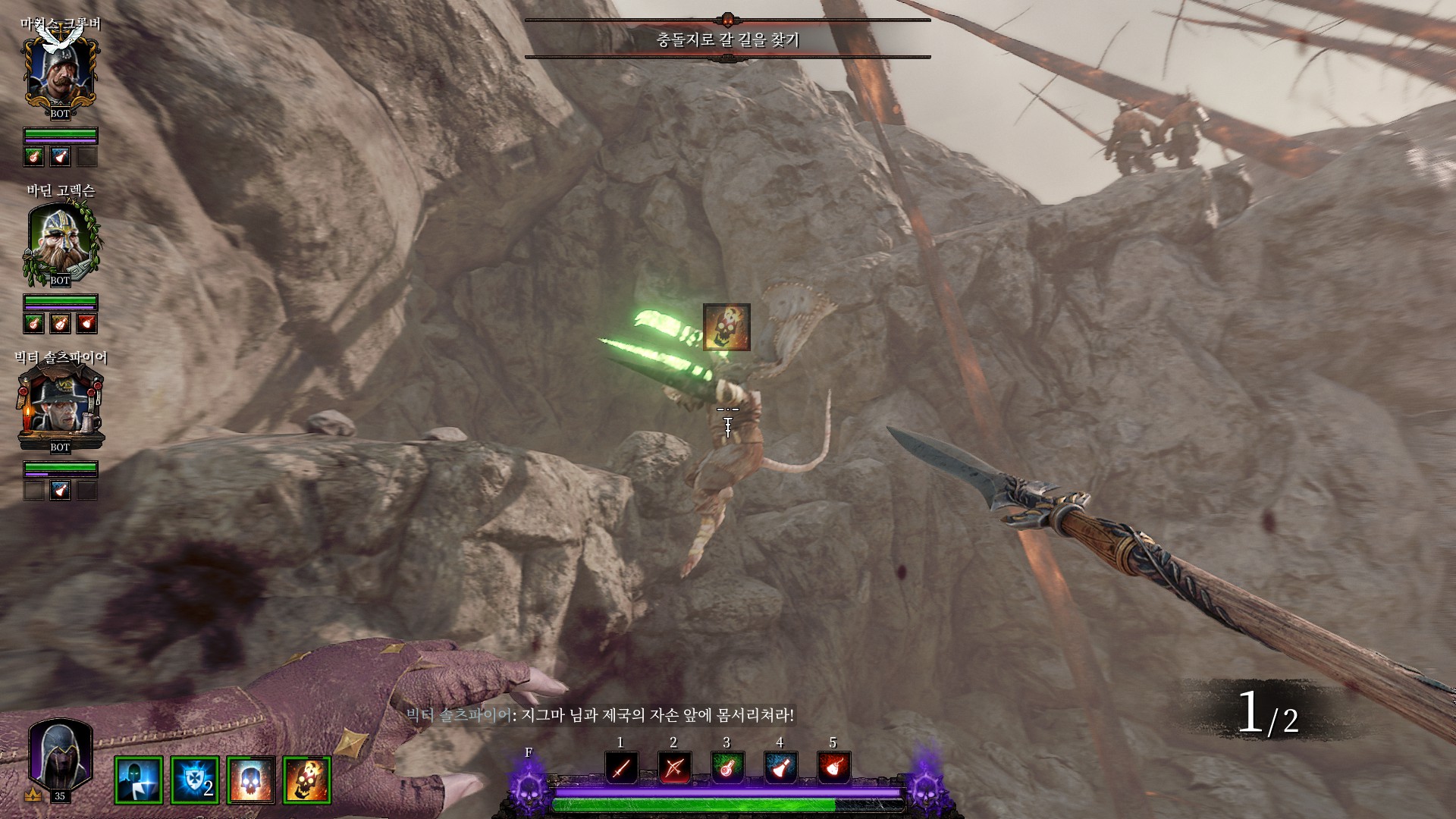Select the sword melee weapon slot
Viewport: 1456px width, 819px height.
pyautogui.click(x=621, y=769)
